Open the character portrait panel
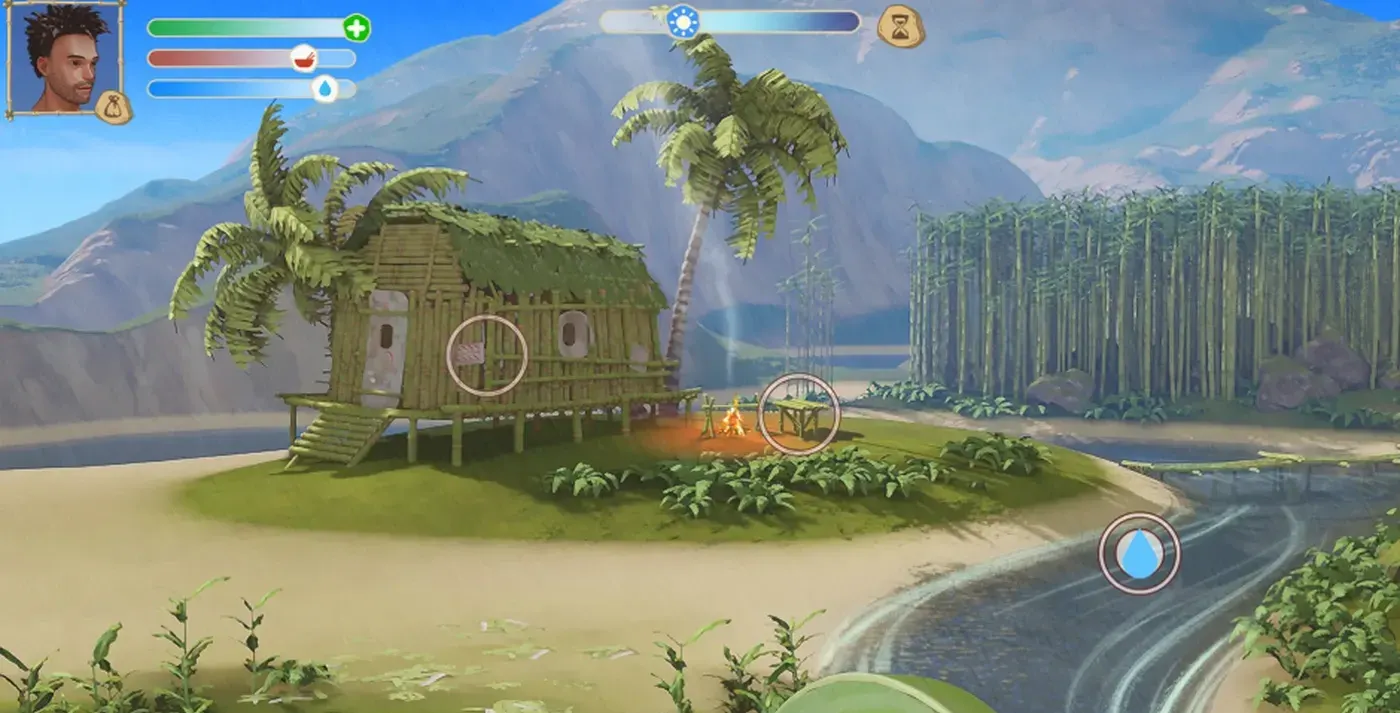 62,56
